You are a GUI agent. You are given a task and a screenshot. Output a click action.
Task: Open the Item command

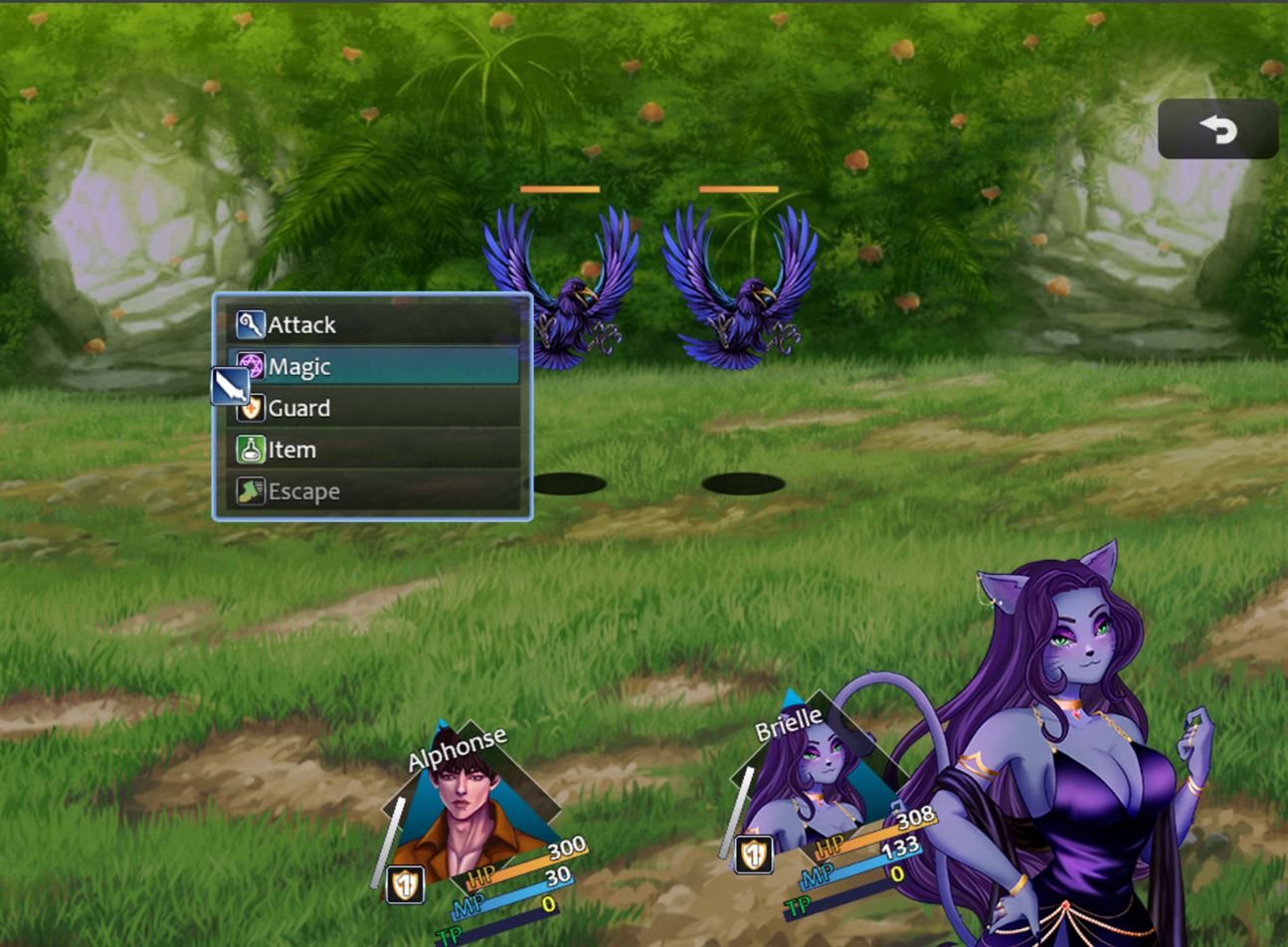point(373,450)
